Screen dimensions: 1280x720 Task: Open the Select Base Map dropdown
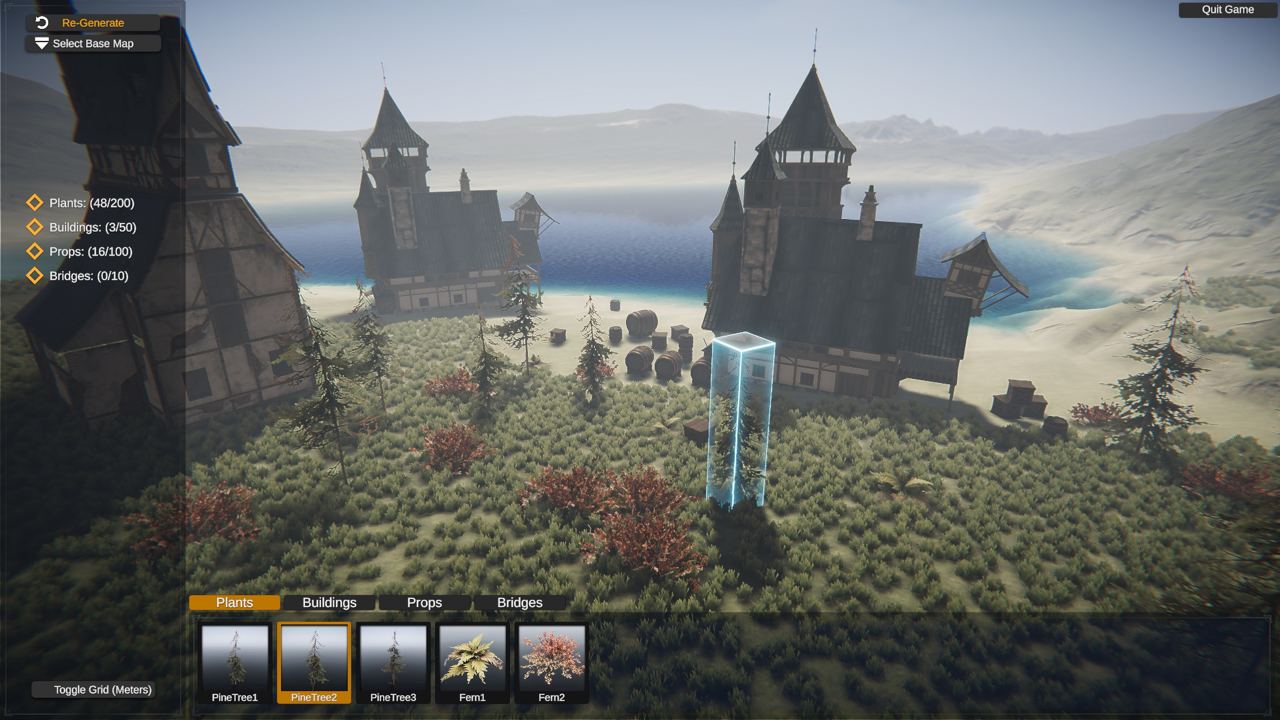click(92, 44)
